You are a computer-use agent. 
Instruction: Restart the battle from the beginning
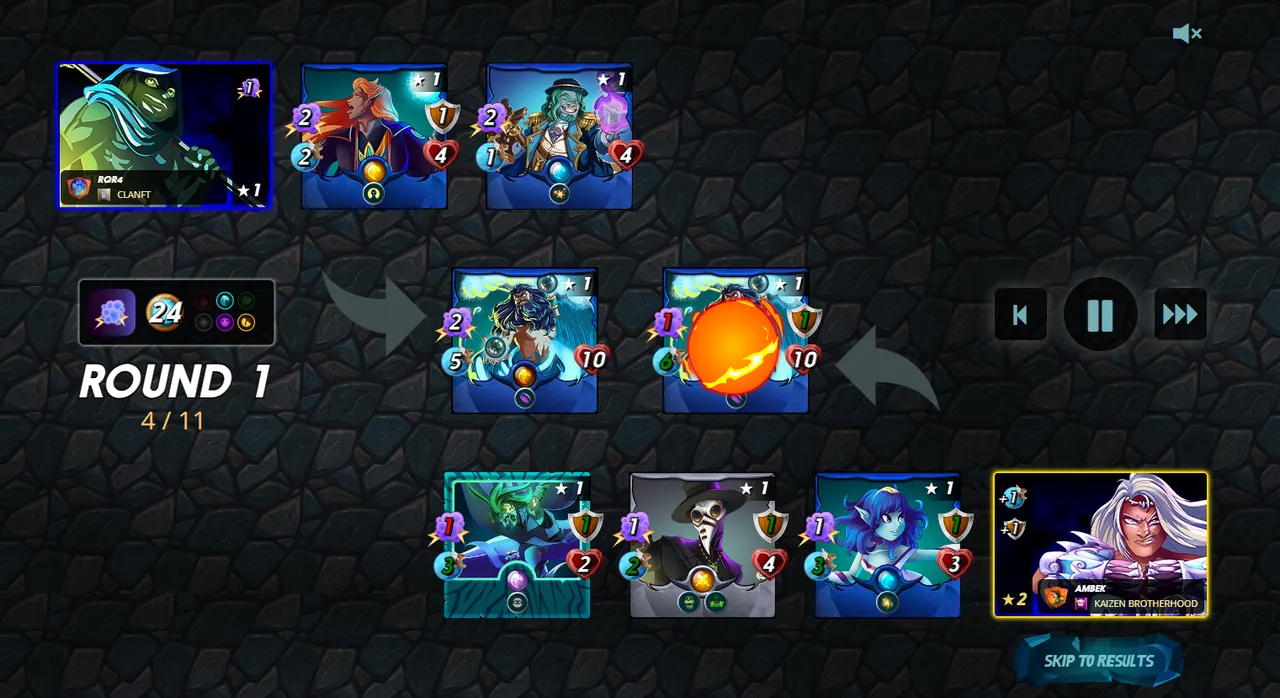pyautogui.click(x=1020, y=315)
